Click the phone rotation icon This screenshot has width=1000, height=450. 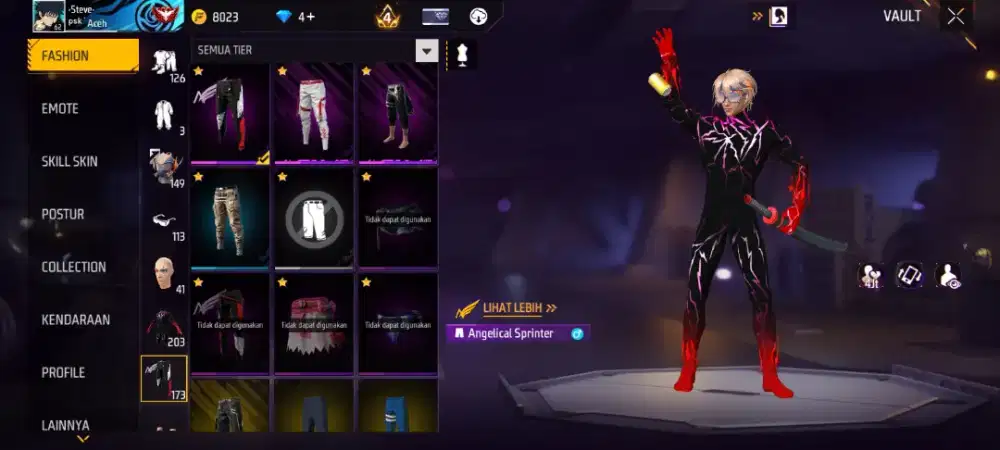(x=909, y=275)
